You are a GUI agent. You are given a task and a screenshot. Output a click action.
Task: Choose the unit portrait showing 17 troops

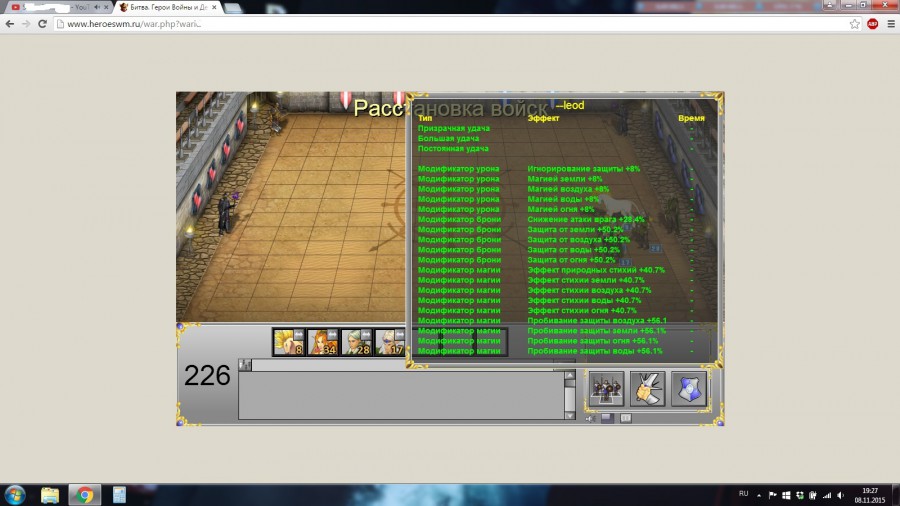(x=389, y=342)
